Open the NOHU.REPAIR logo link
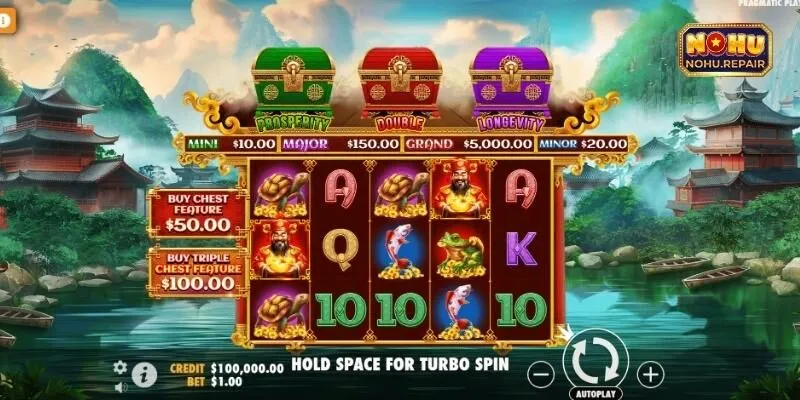800x400 pixels. tap(725, 51)
